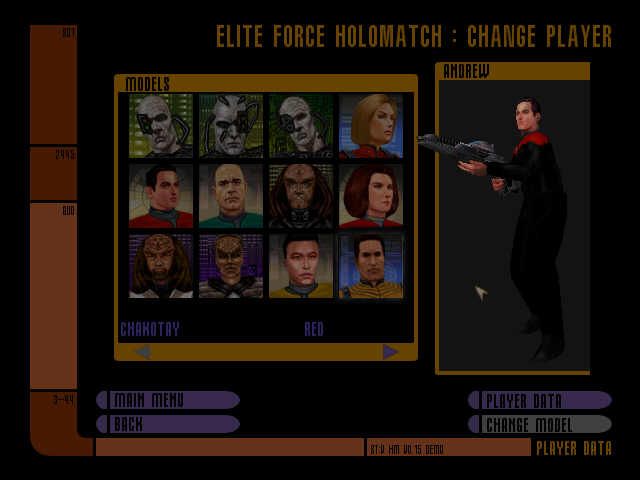This screenshot has height=480, width=640.
Task: Open the Player Data section
Action: pyautogui.click(x=540, y=400)
